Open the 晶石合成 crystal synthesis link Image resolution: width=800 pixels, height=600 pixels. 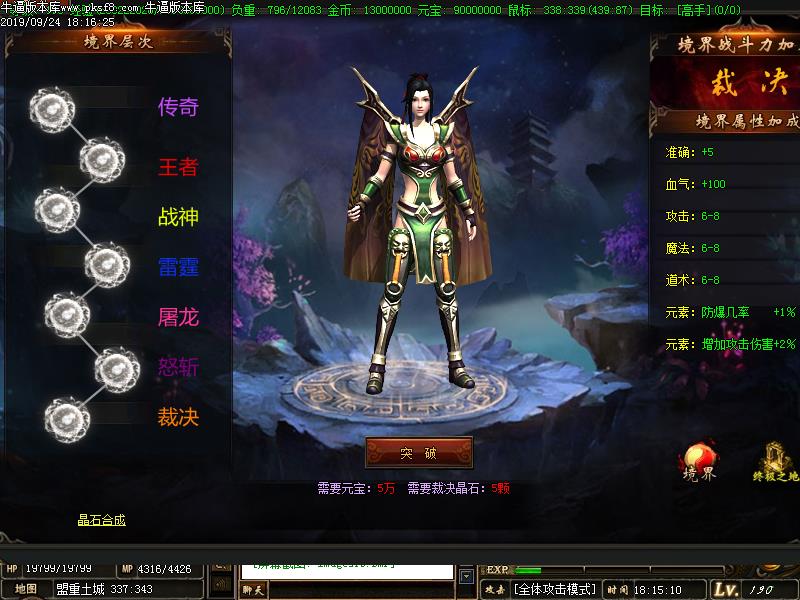click(x=102, y=520)
